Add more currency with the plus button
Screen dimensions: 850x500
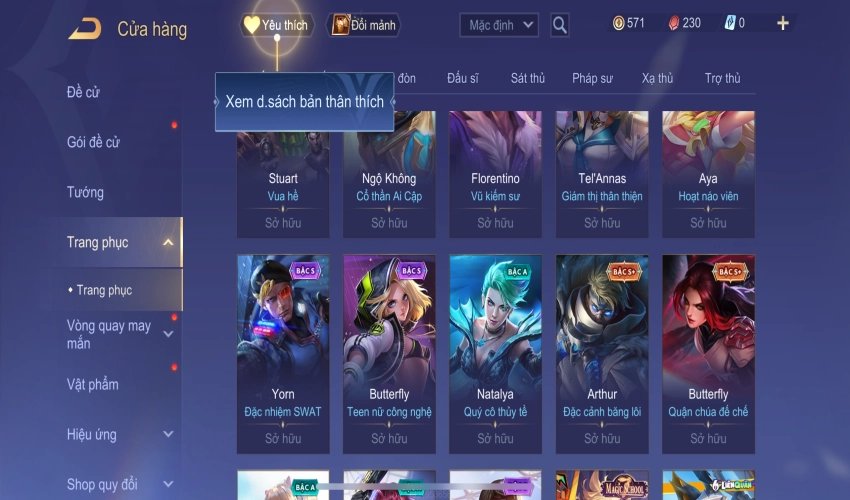click(782, 23)
